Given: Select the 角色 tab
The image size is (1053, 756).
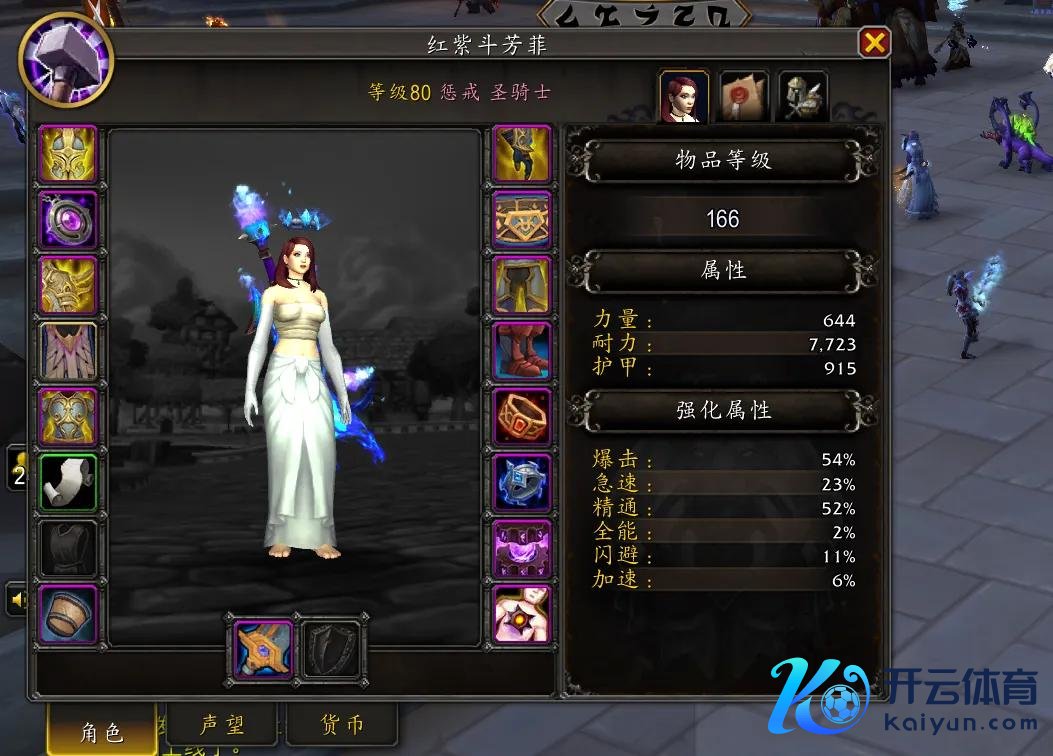Looking at the screenshot, I should (103, 731).
